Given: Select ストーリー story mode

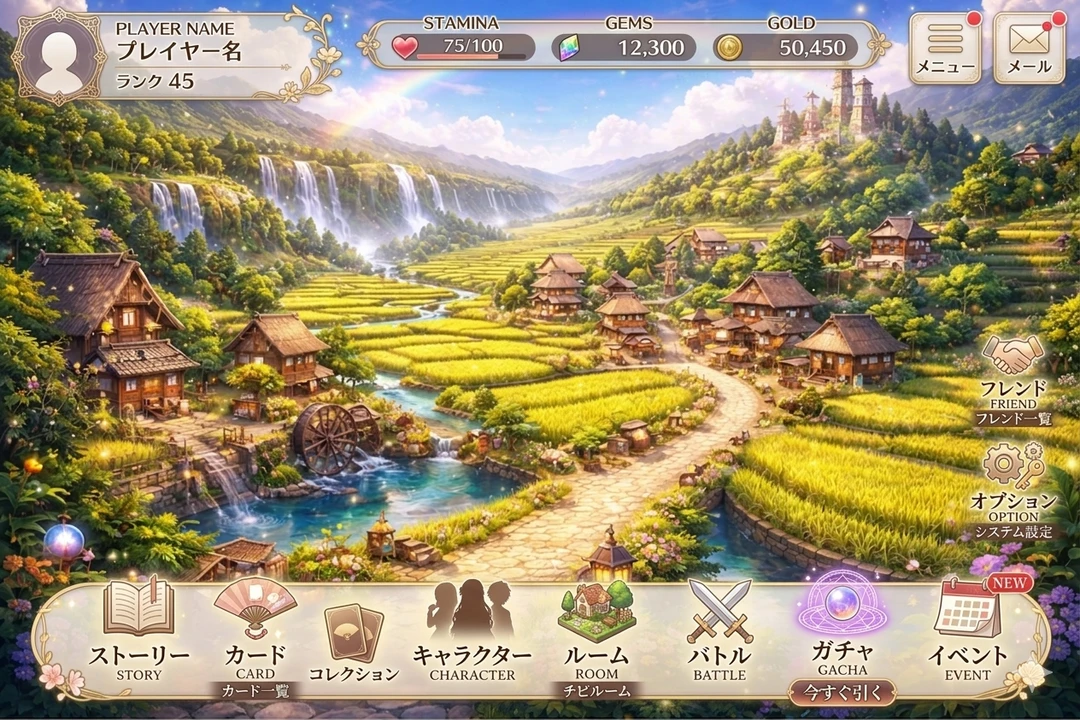Looking at the screenshot, I should pyautogui.click(x=139, y=630).
